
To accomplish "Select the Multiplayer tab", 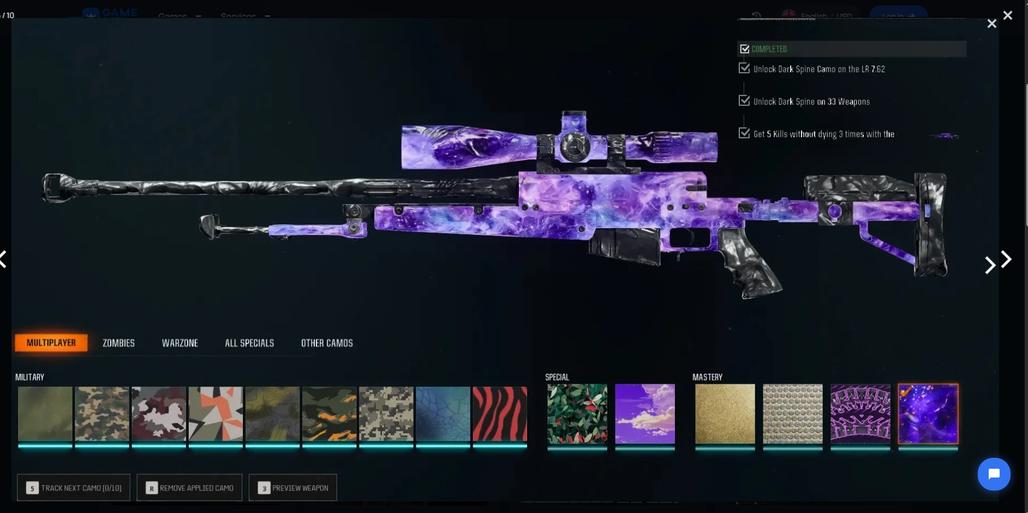I will pyautogui.click(x=51, y=343).
